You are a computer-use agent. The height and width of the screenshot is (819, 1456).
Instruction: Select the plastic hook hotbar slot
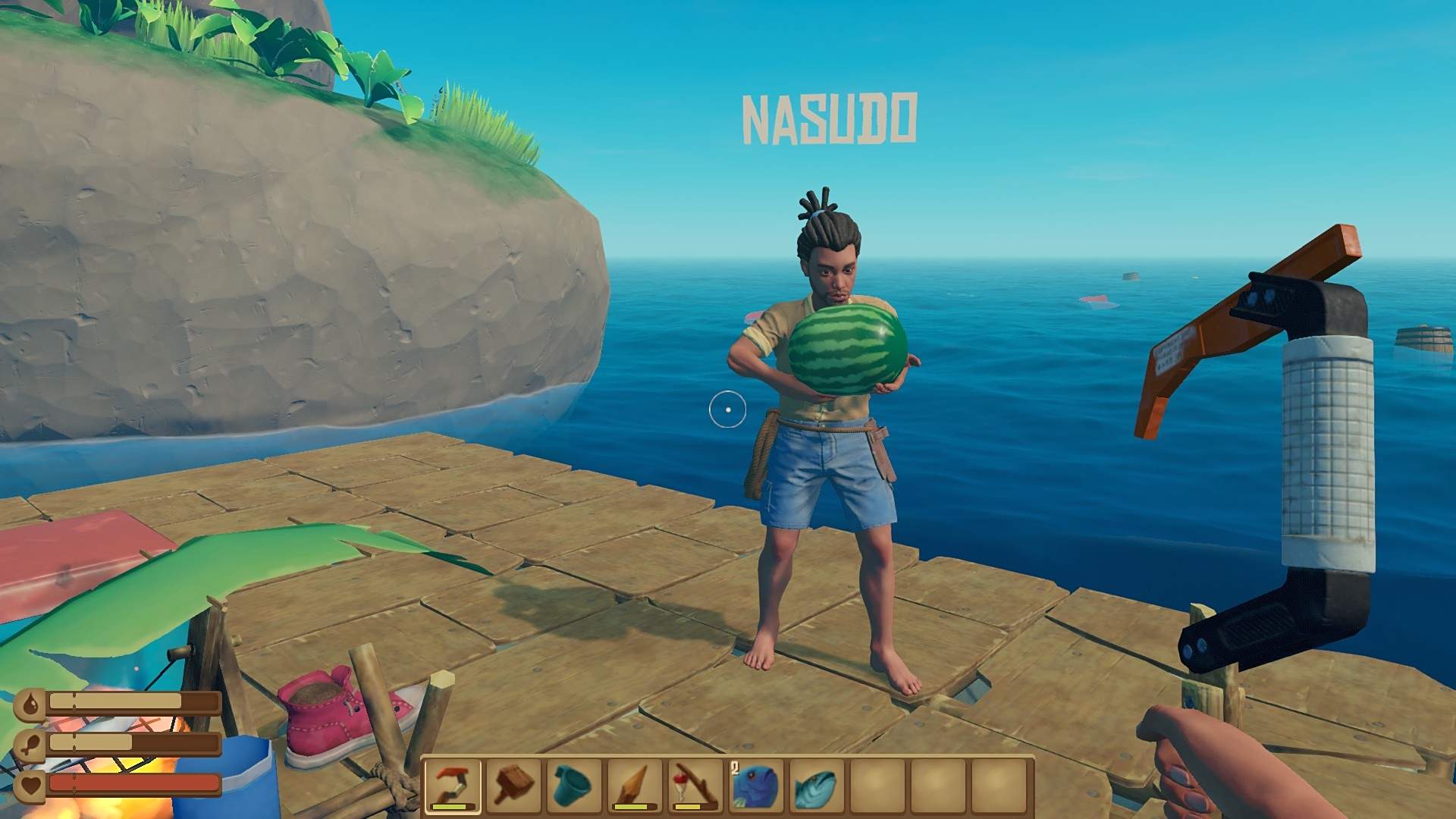(x=453, y=786)
